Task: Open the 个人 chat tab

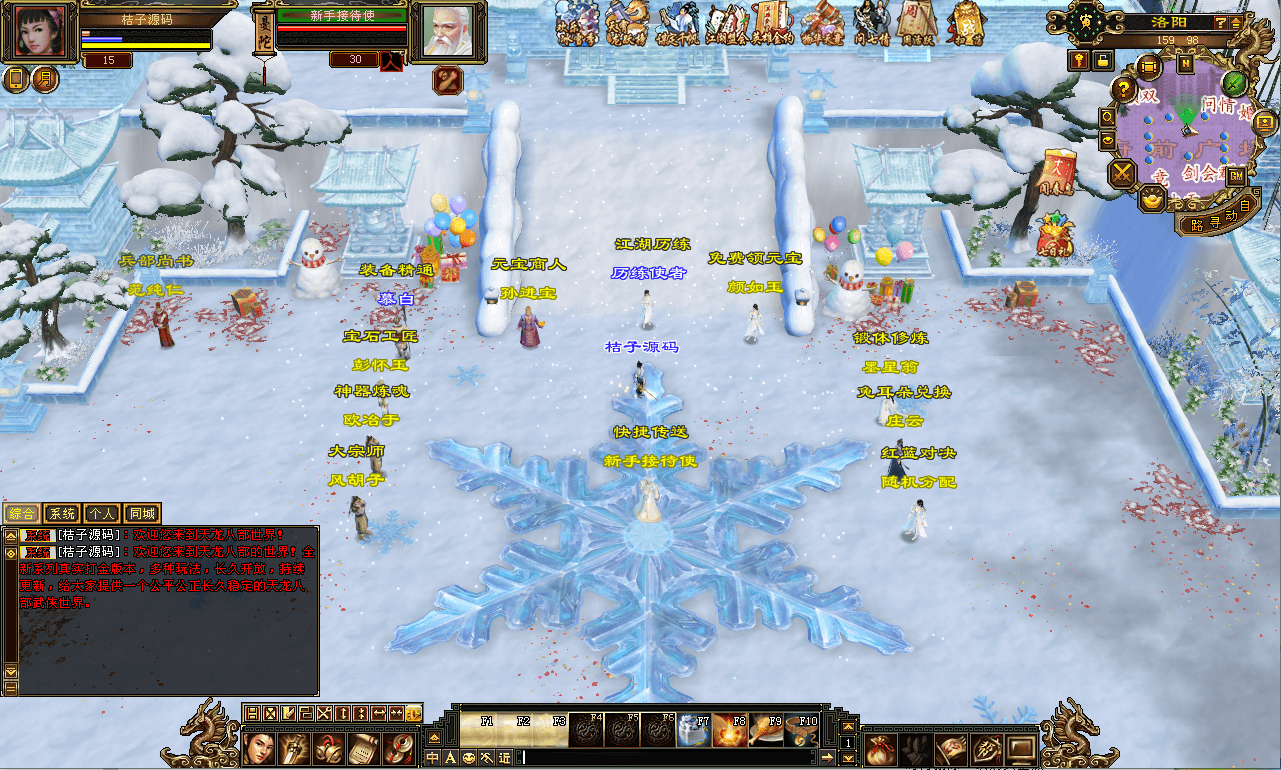Action: click(102, 514)
